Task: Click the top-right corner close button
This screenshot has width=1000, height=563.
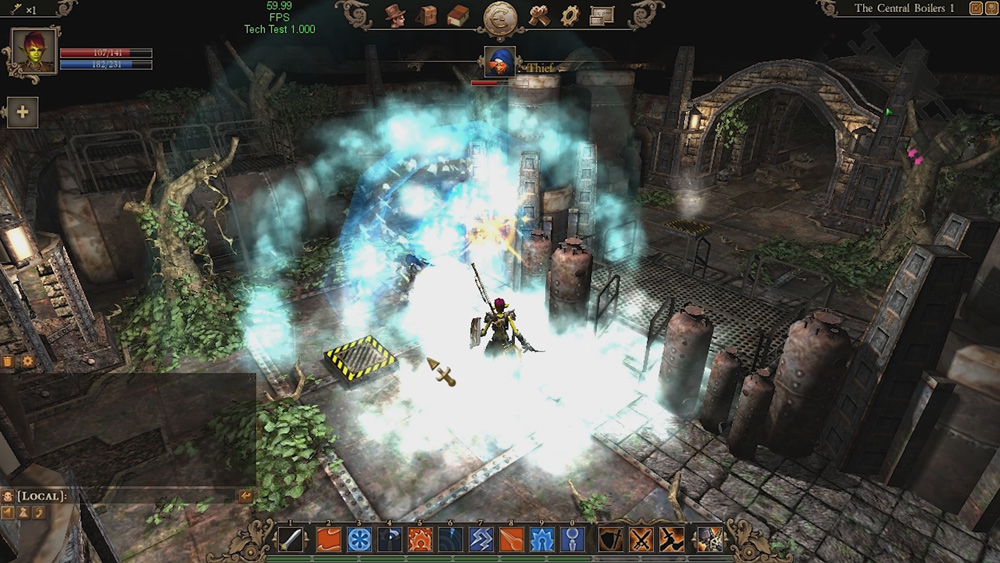Action: click(x=990, y=8)
